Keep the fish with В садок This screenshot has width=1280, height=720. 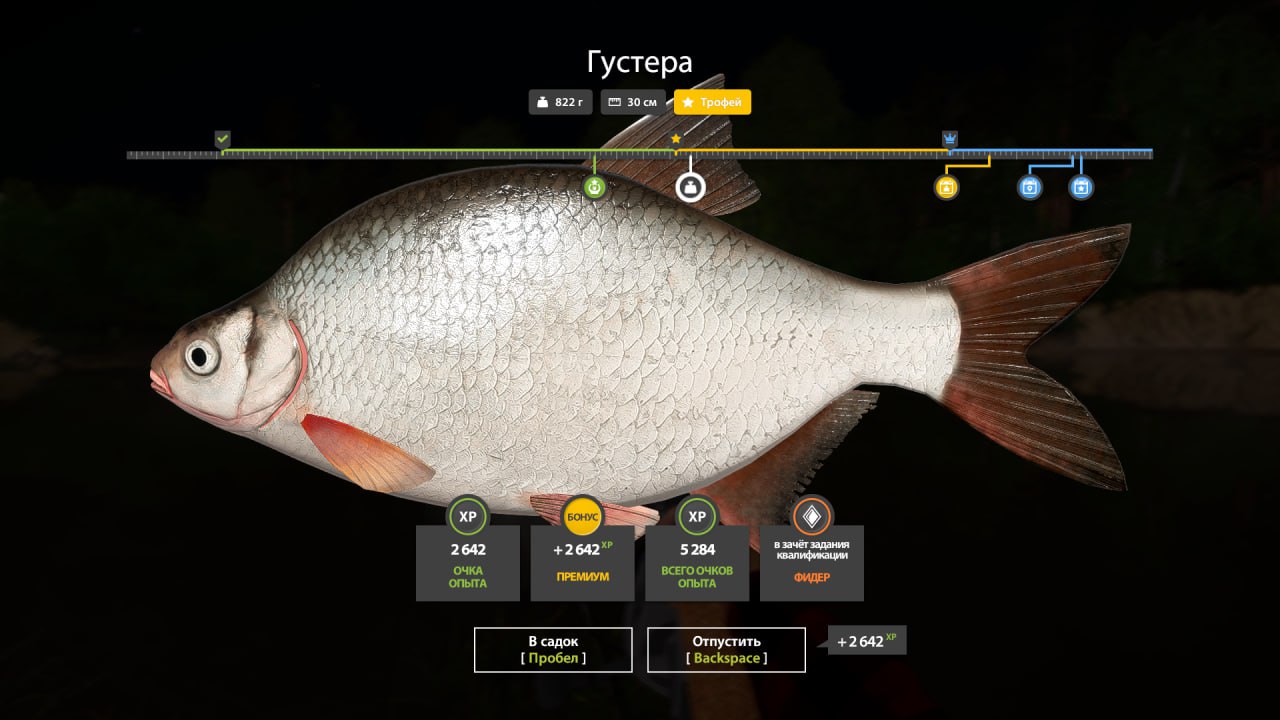click(x=553, y=649)
